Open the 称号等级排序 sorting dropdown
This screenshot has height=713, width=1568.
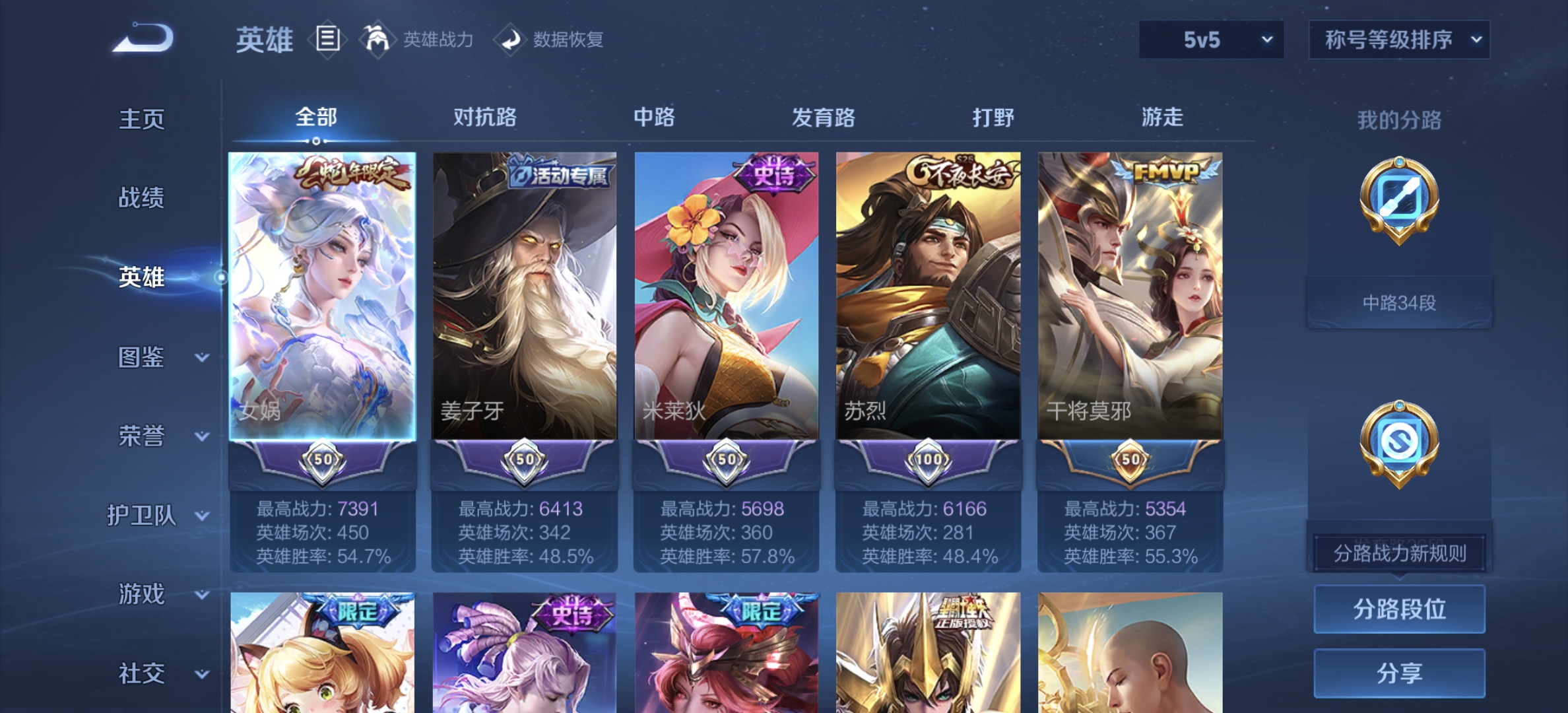(1399, 40)
